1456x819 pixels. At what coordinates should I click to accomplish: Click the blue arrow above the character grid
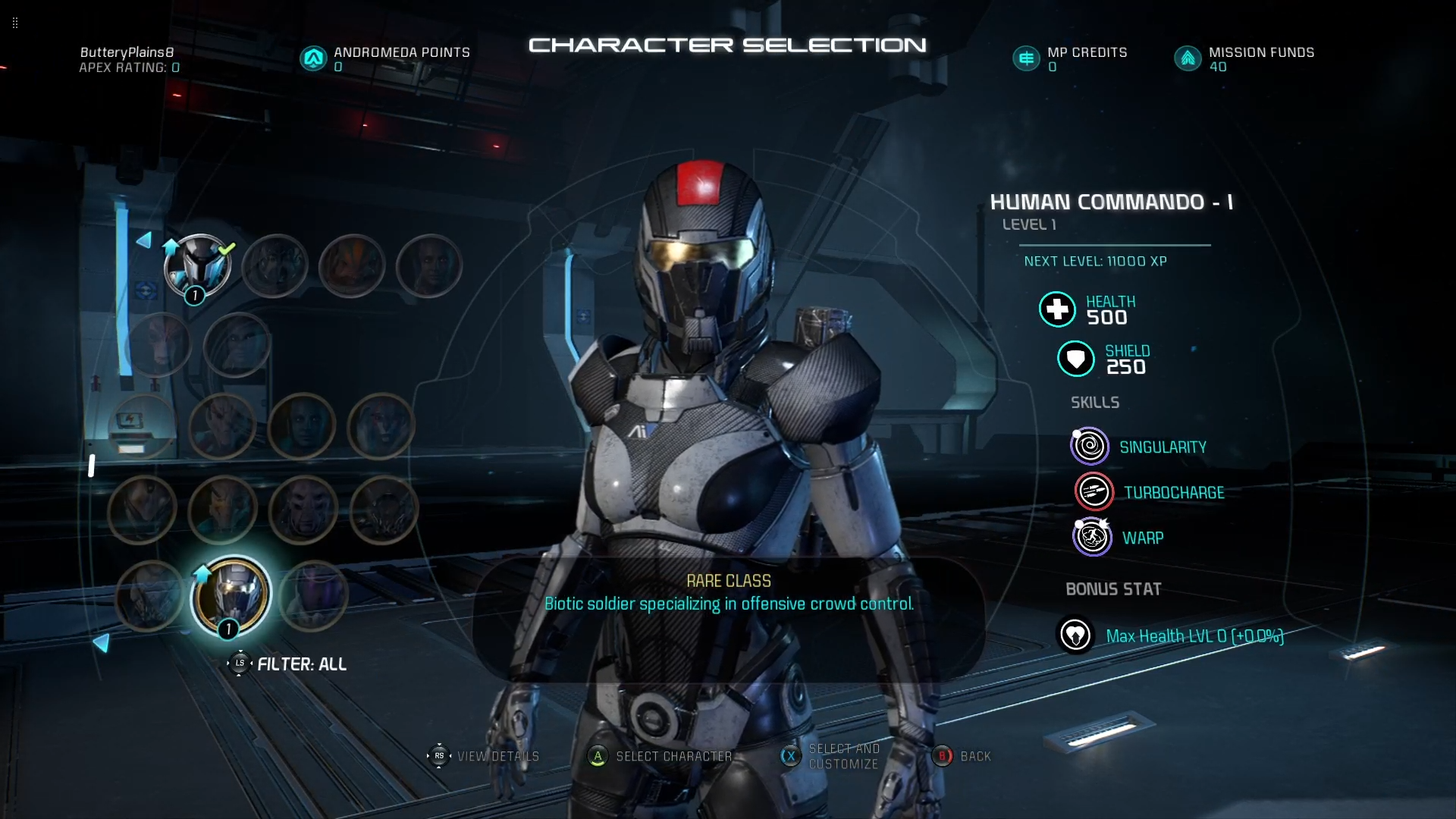143,240
